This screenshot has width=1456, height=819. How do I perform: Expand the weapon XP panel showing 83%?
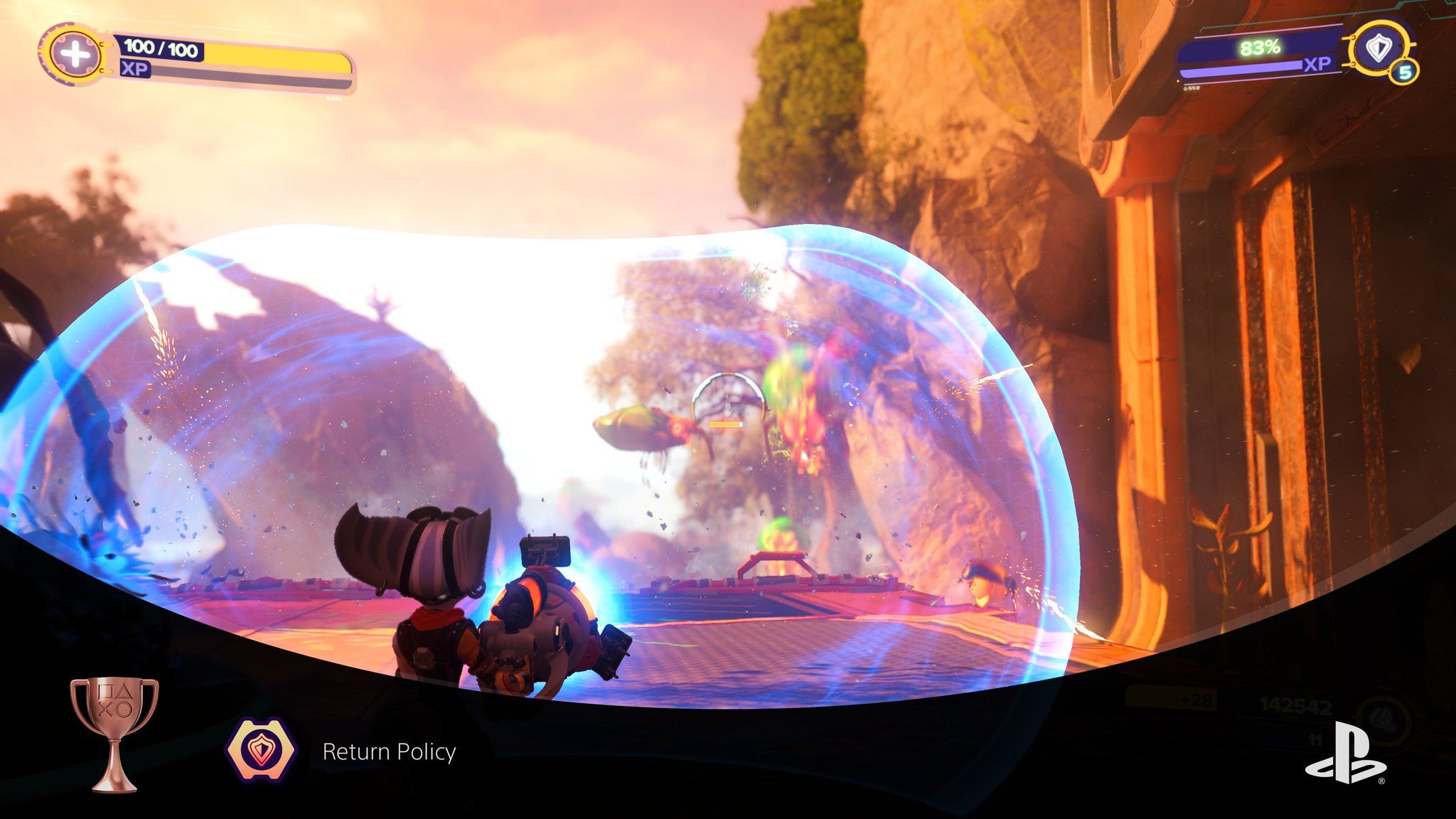(1262, 48)
